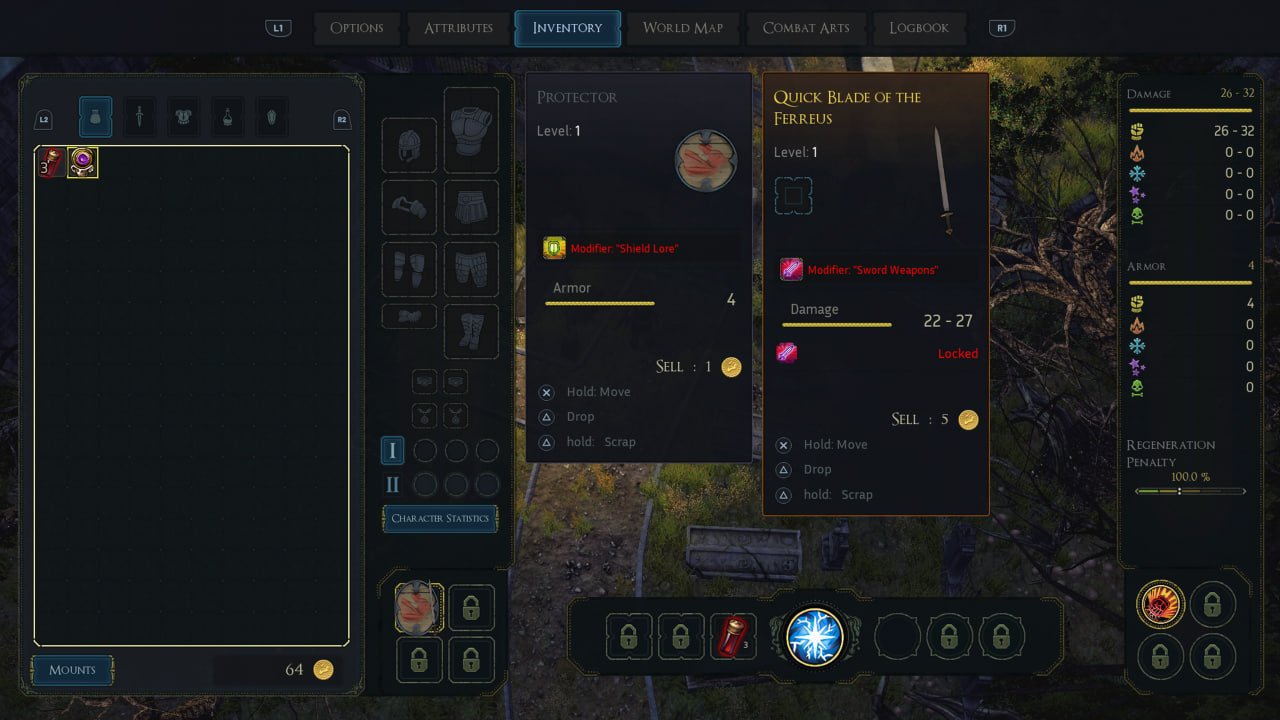Open the Mounts panel
Image resolution: width=1280 pixels, height=720 pixels.
(x=72, y=670)
